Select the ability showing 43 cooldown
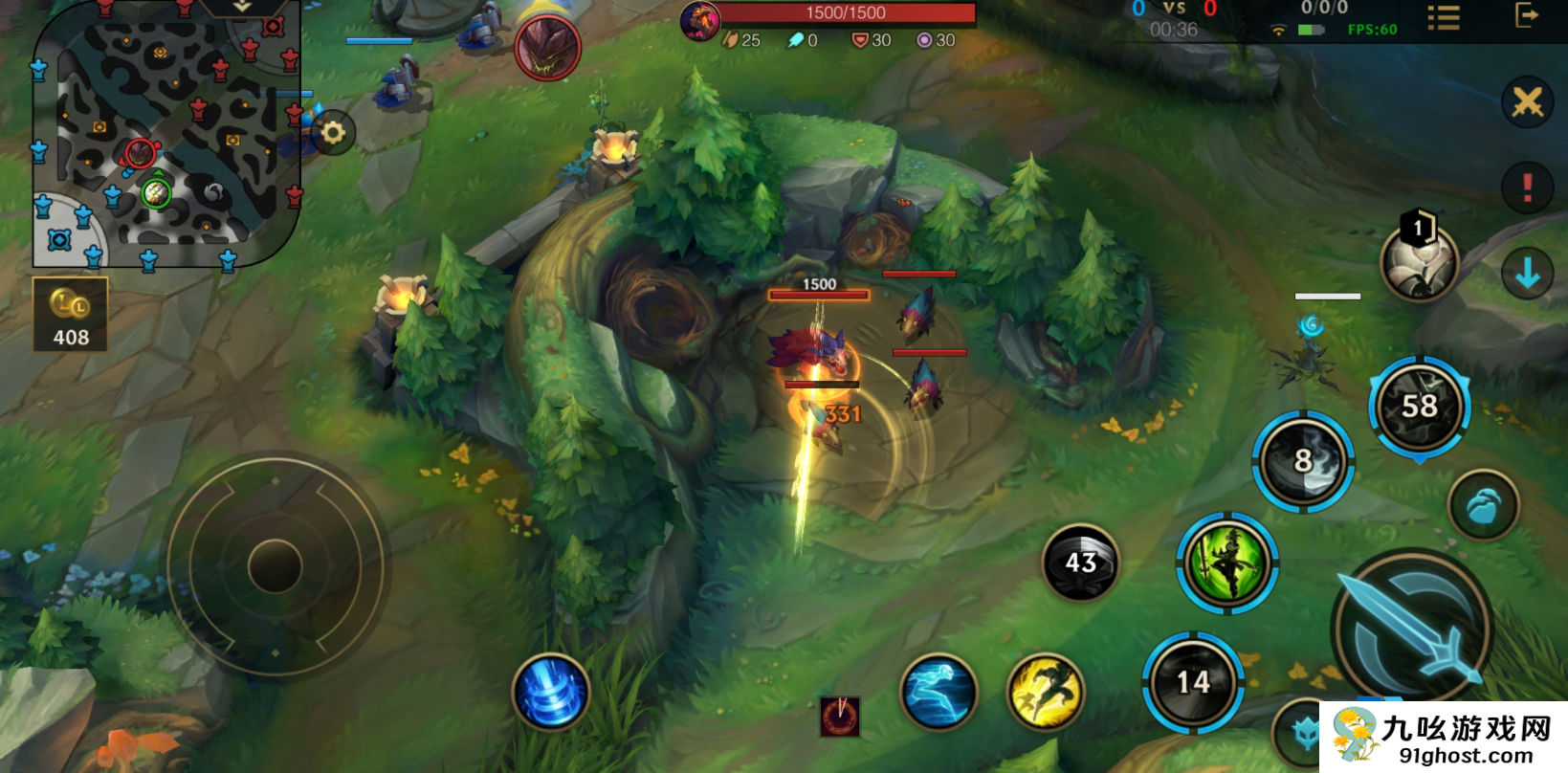The image size is (1568, 773). pyautogui.click(x=1080, y=563)
